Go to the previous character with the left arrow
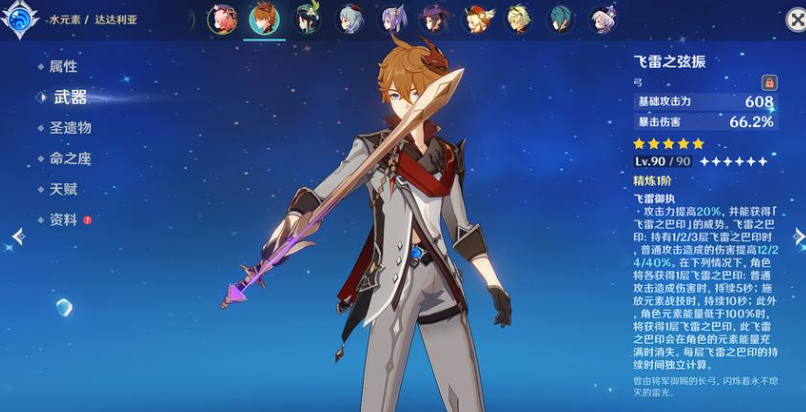The width and height of the screenshot is (806, 412). click(16, 236)
